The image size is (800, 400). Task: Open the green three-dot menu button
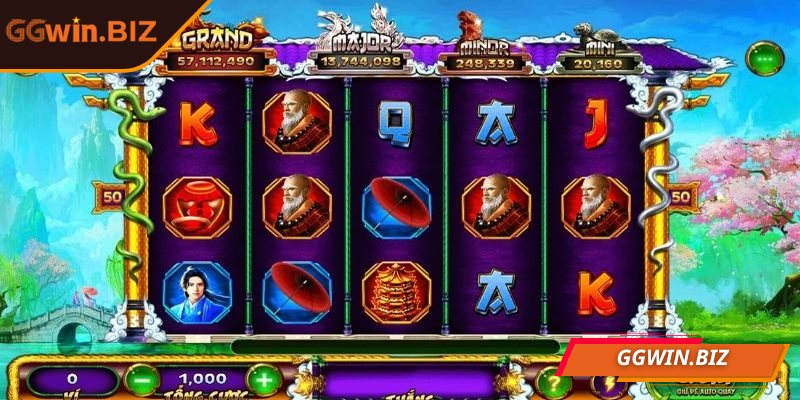[x=765, y=58]
